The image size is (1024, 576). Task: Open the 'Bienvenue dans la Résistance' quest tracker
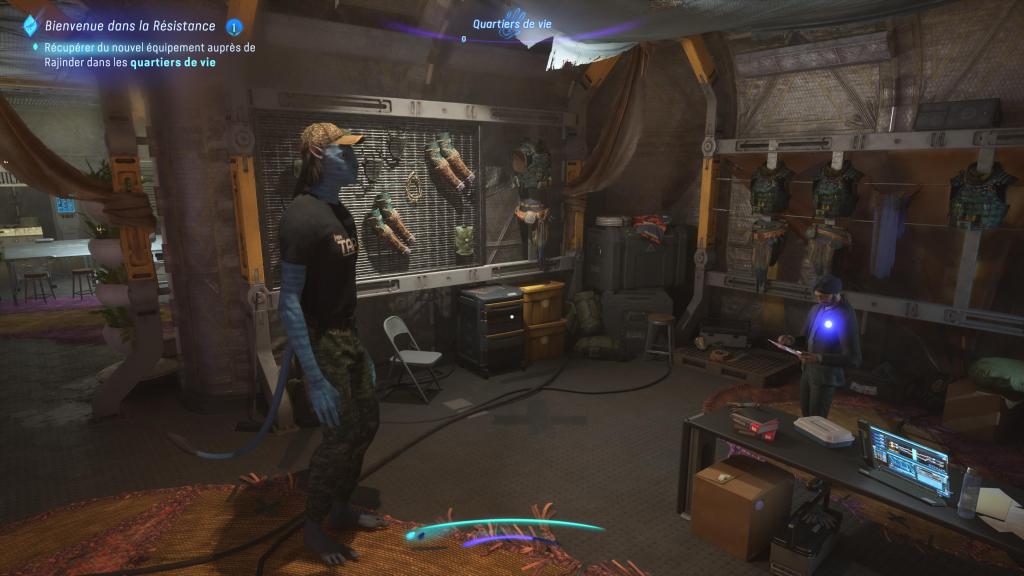[x=130, y=26]
